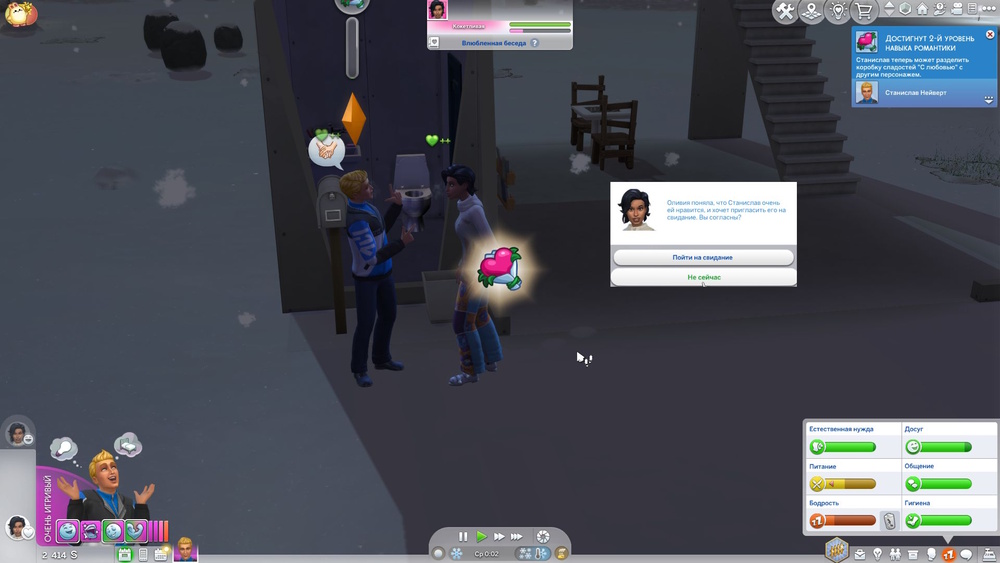Switch to the relationships panel tab
This screenshot has height=563, width=1000.
(x=895, y=554)
